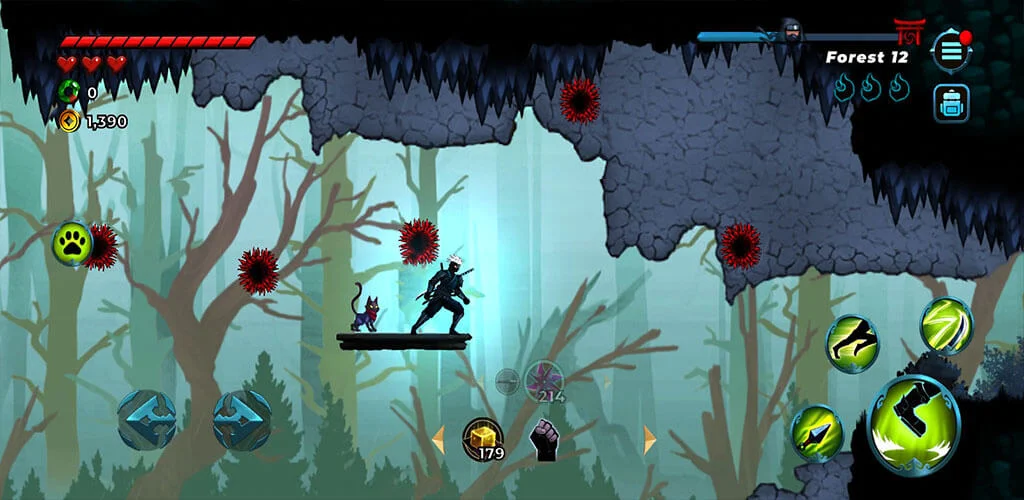Viewport: 1024px width, 500px height.
Task: Open the pause menu hamburger button
Action: coord(950,50)
